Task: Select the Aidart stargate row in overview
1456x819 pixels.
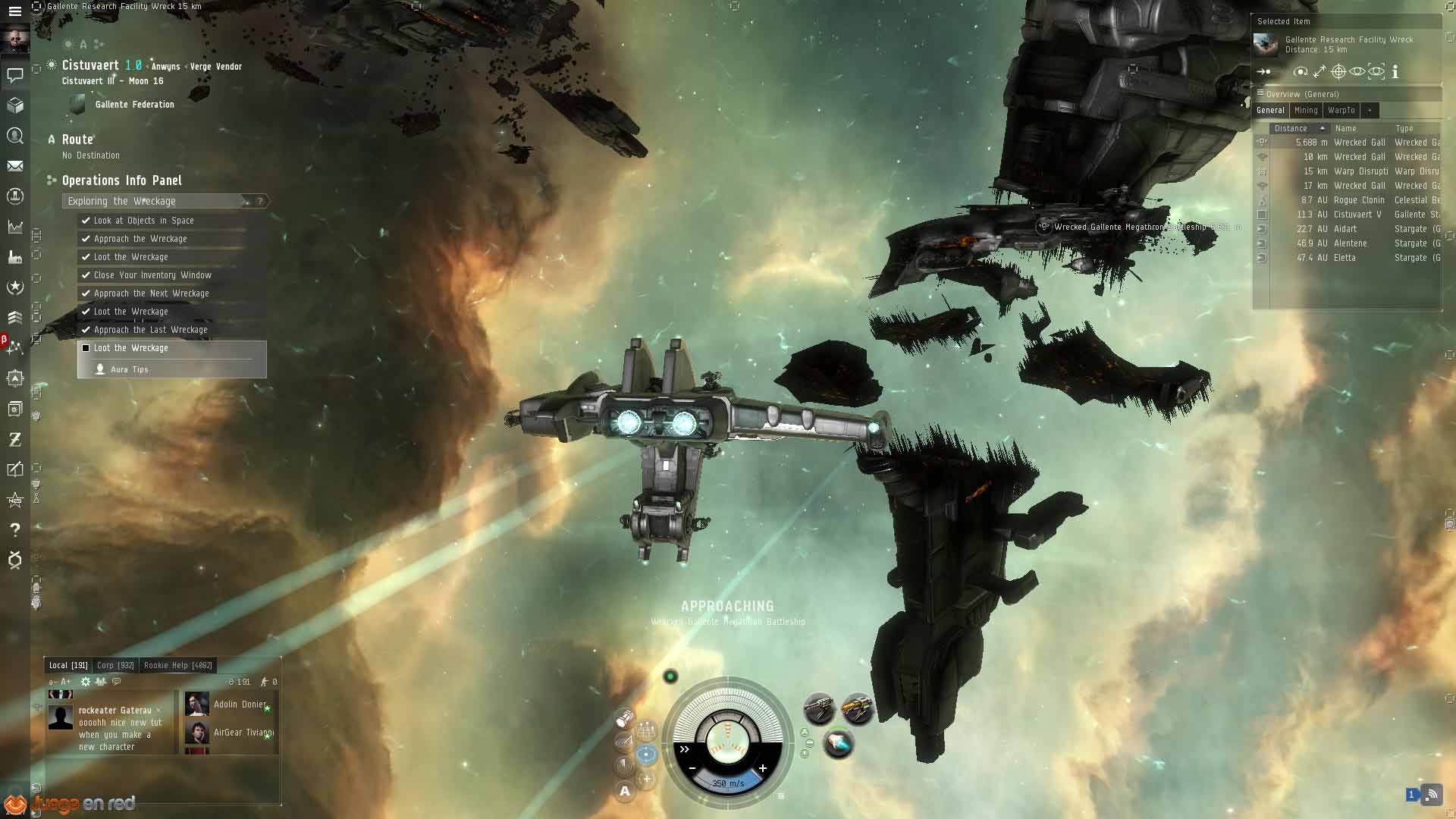Action: click(1347, 229)
